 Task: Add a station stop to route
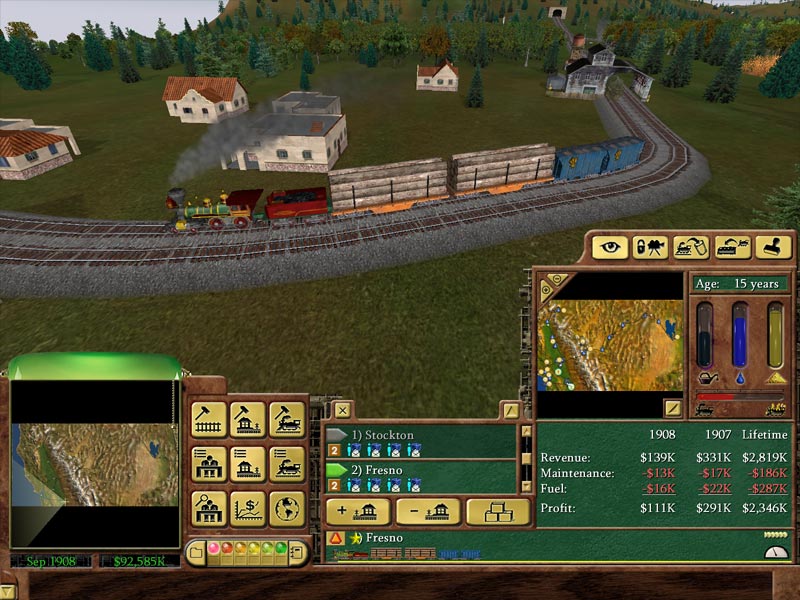(357, 511)
